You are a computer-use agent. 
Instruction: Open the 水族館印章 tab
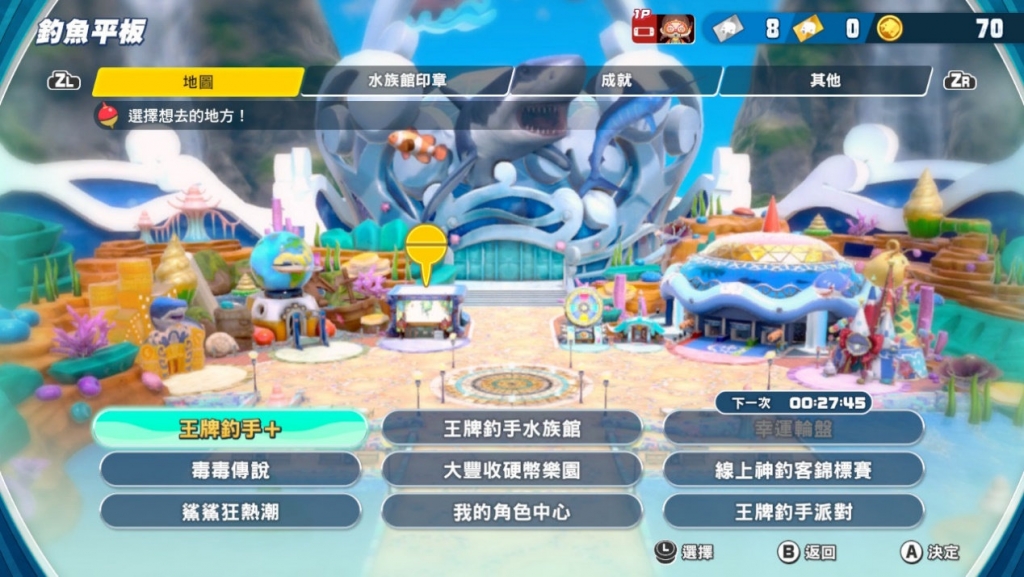click(x=406, y=82)
